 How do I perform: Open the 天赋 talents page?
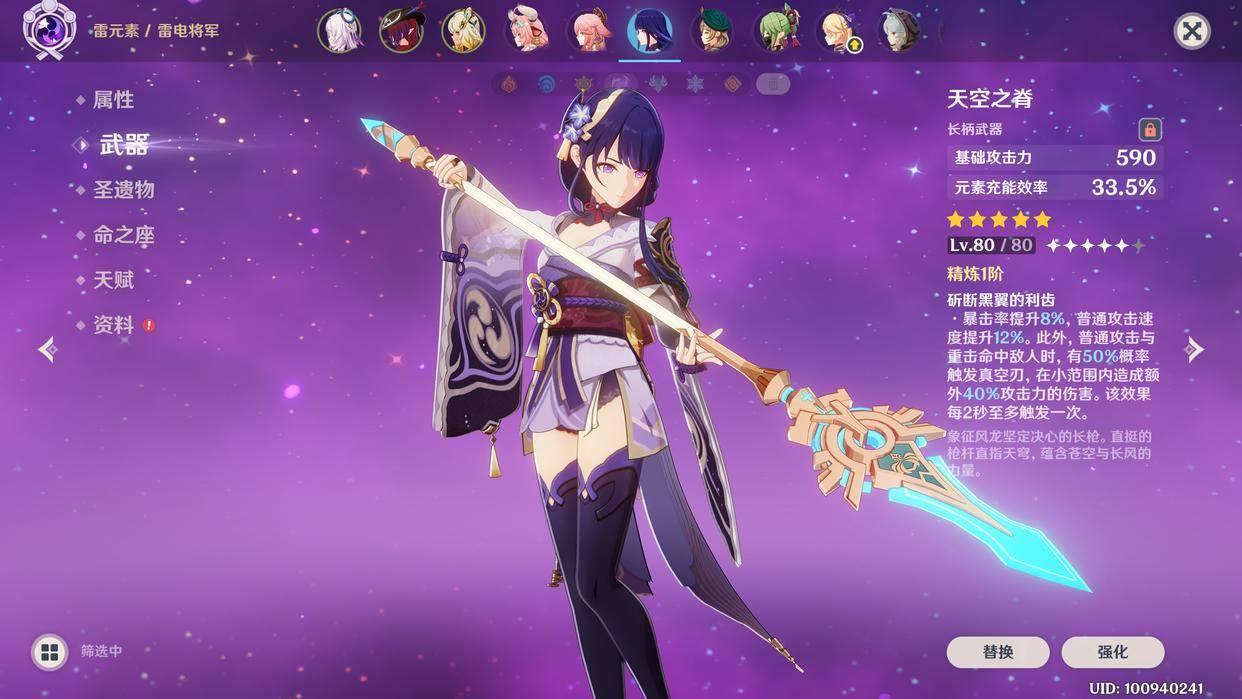coord(113,280)
